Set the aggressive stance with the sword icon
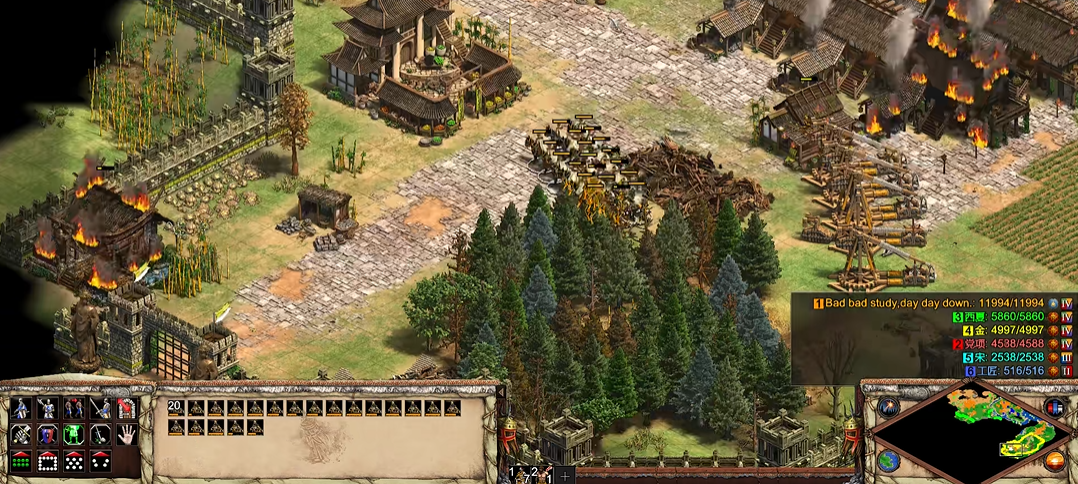Viewport: 1078px width, 484px height. click(21, 434)
